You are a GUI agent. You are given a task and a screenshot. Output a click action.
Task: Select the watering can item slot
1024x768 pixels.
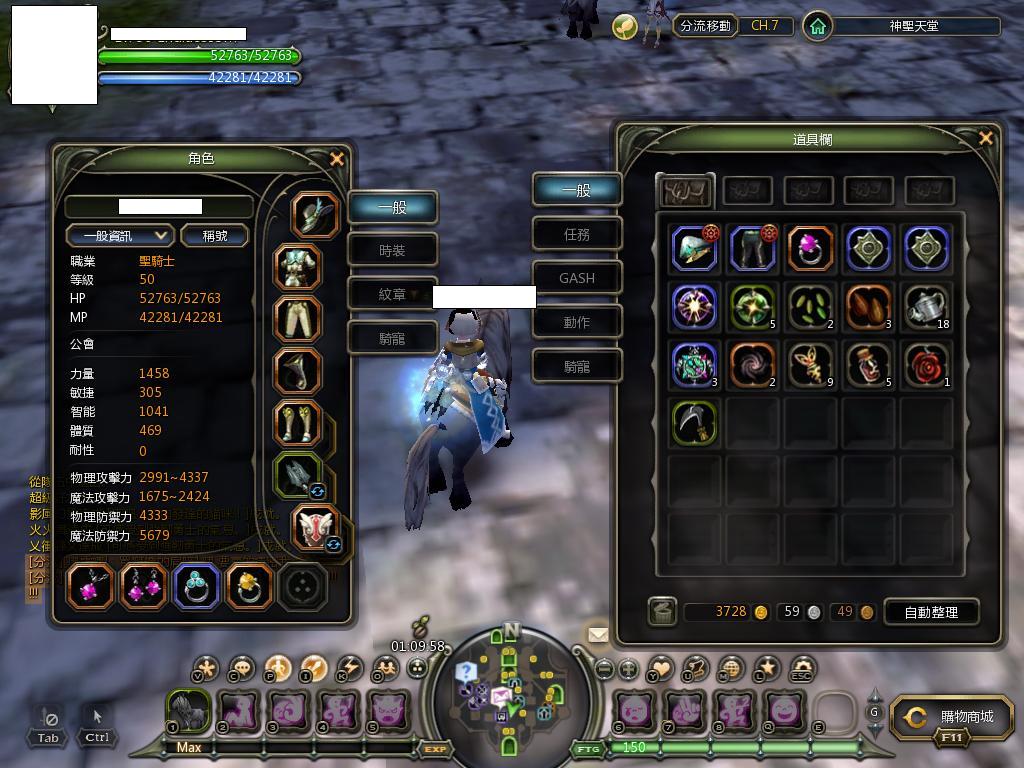(x=927, y=307)
